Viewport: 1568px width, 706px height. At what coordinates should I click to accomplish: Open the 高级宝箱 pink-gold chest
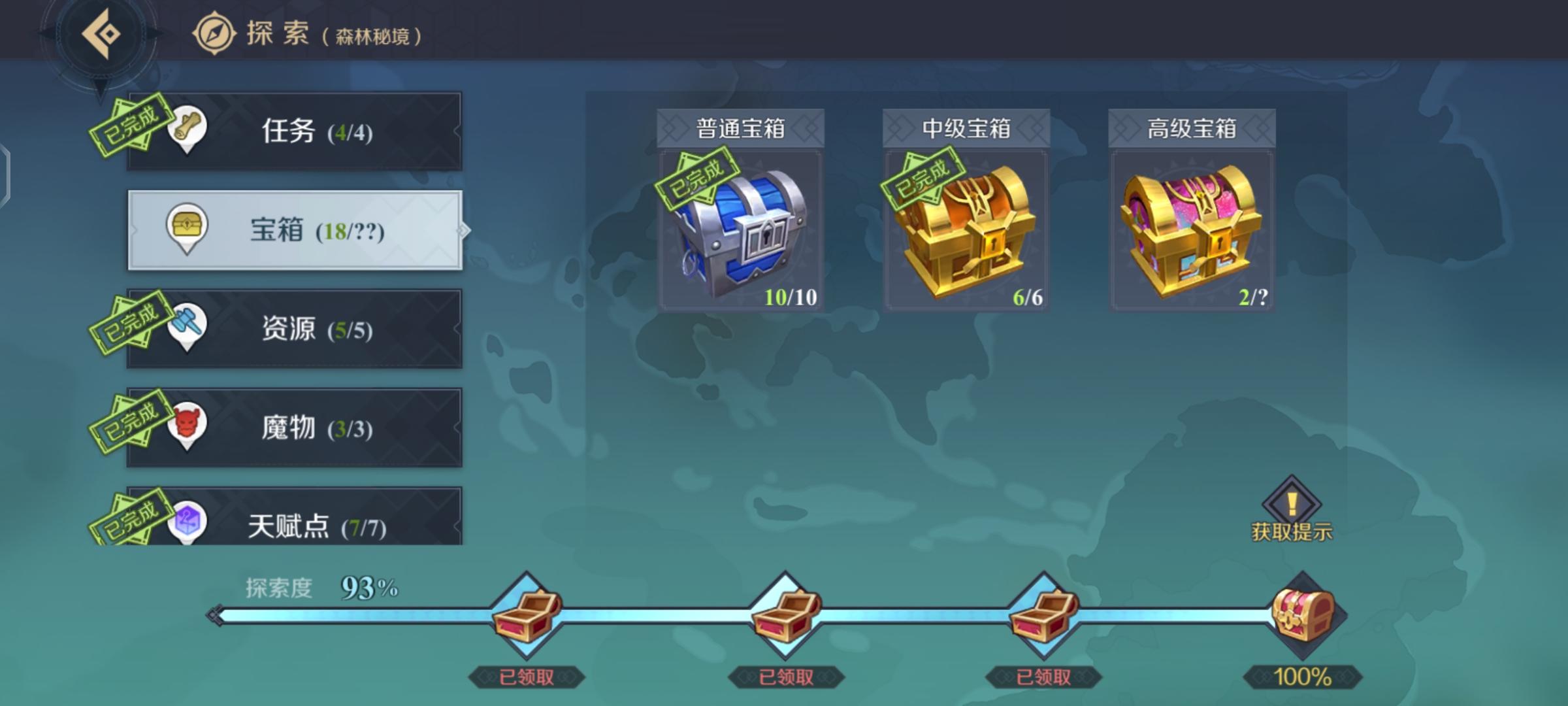(1191, 229)
